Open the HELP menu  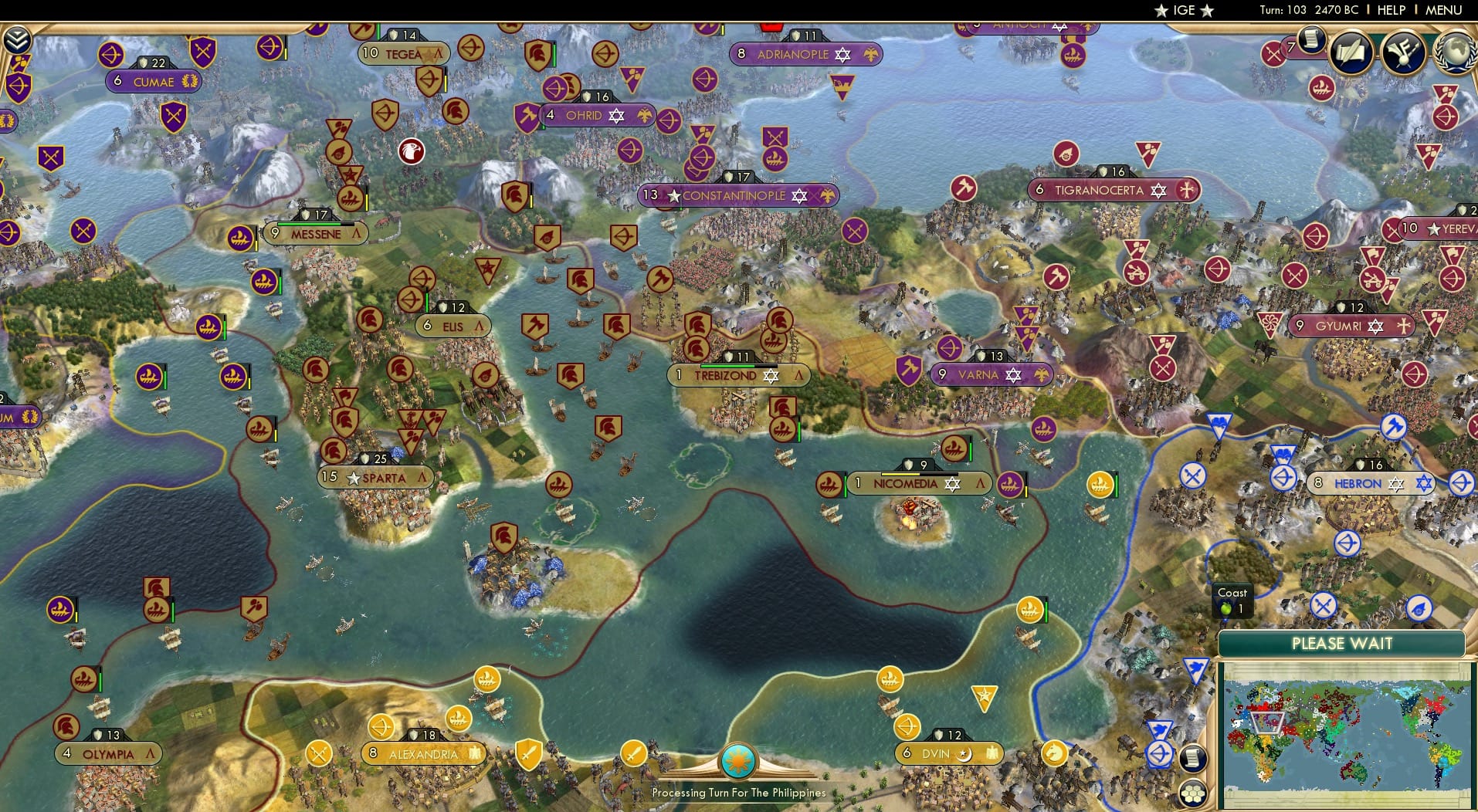click(1390, 10)
